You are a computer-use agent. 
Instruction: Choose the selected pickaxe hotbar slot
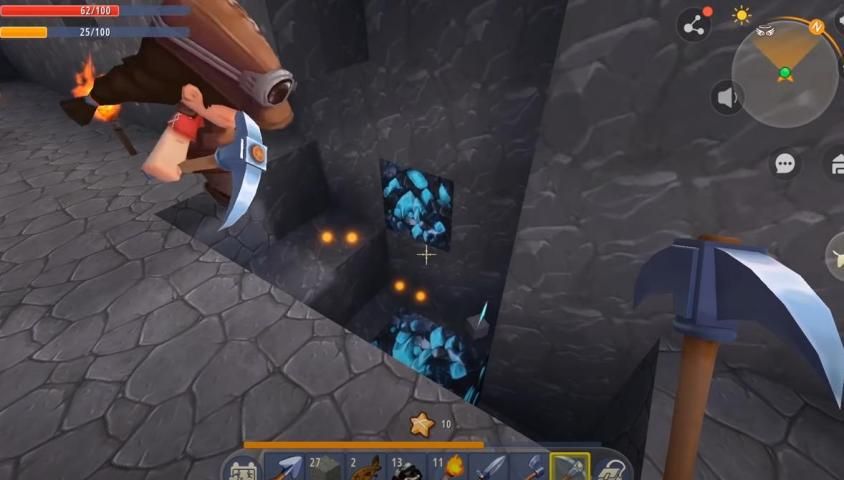pos(569,468)
